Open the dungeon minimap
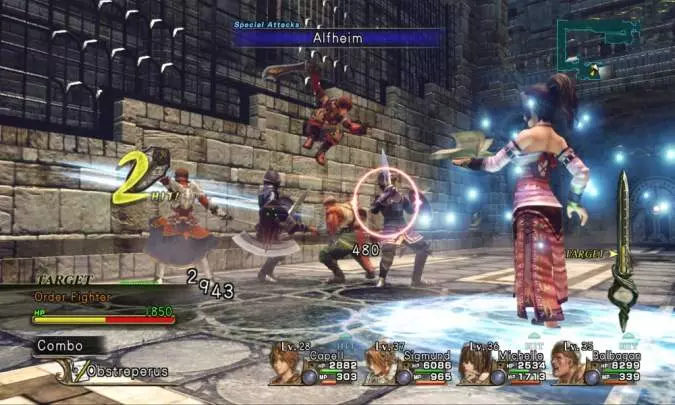The height and width of the screenshot is (405, 675). pyautogui.click(x=590, y=48)
